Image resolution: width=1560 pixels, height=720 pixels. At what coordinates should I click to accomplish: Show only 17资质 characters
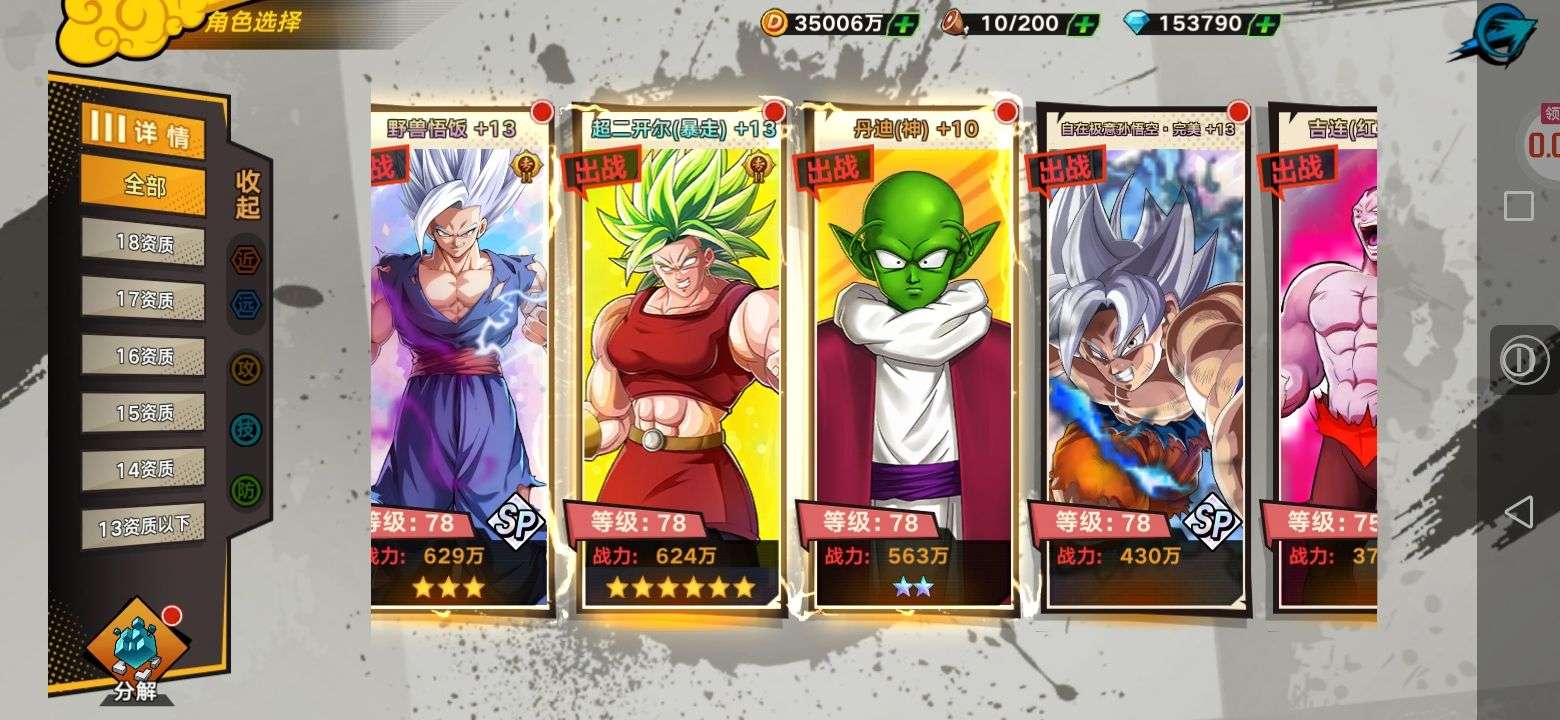(x=143, y=299)
